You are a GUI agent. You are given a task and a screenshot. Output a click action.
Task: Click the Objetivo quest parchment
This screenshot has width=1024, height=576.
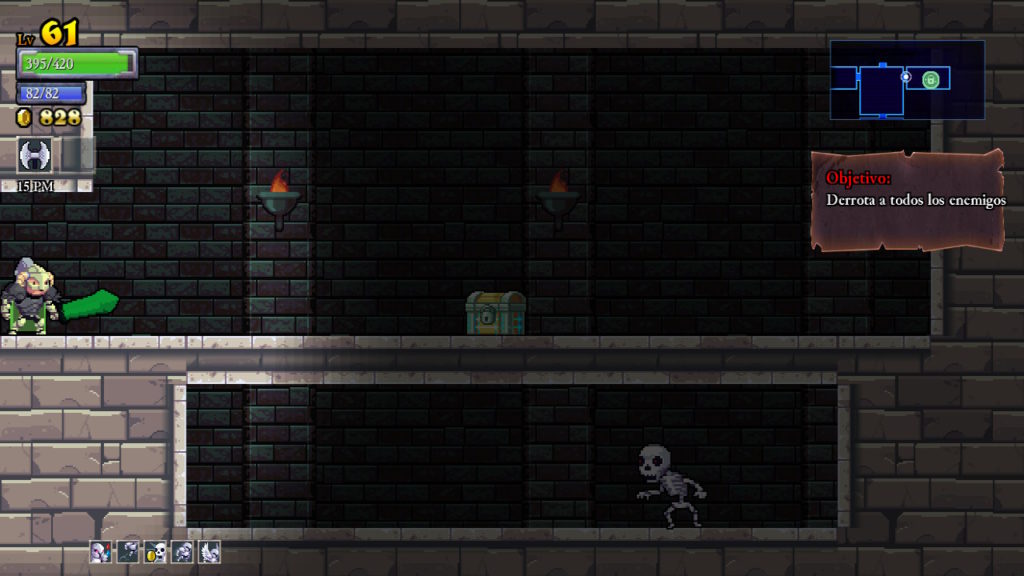908,200
